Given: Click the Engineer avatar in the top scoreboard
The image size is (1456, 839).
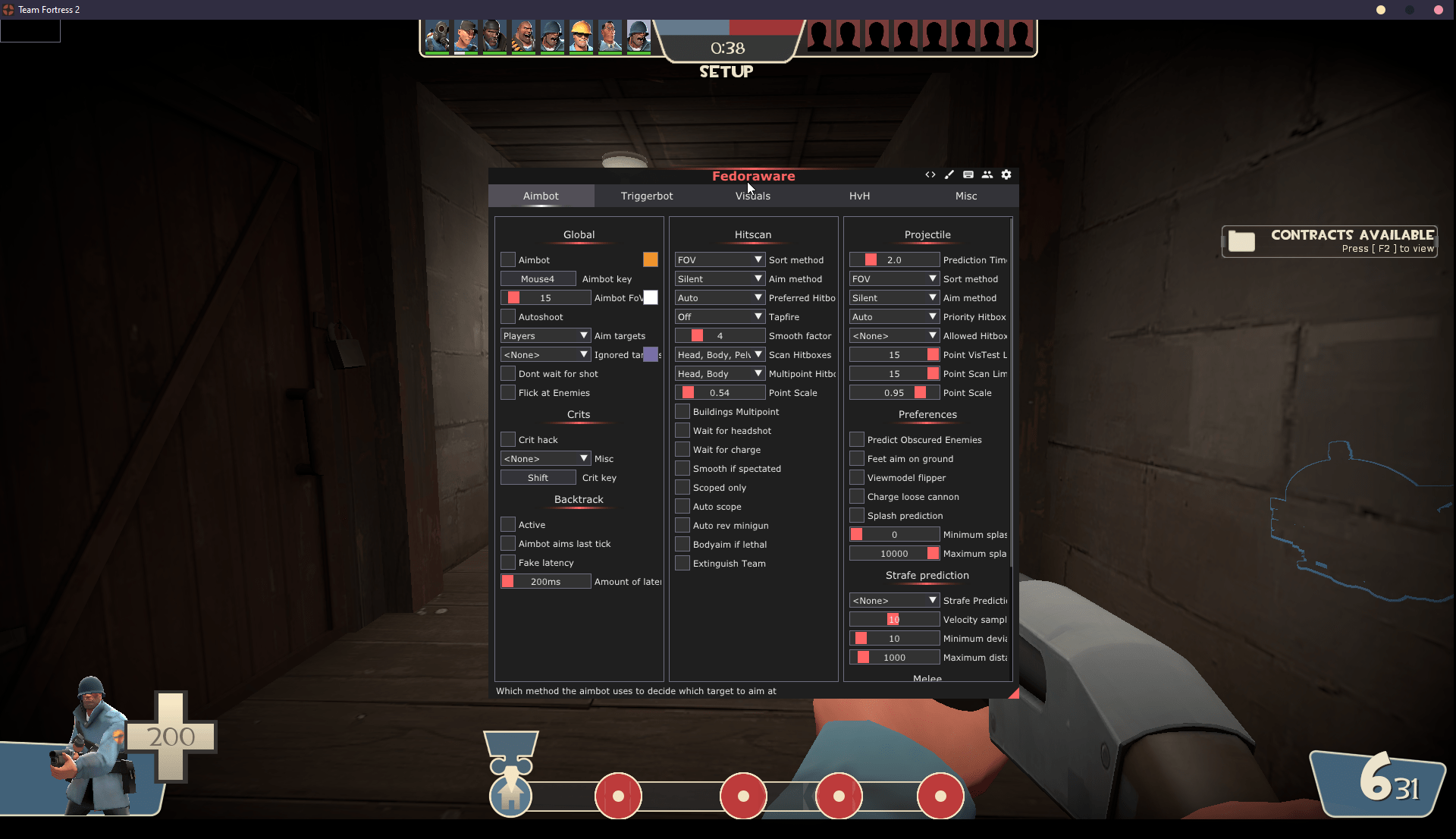Looking at the screenshot, I should point(581,36).
